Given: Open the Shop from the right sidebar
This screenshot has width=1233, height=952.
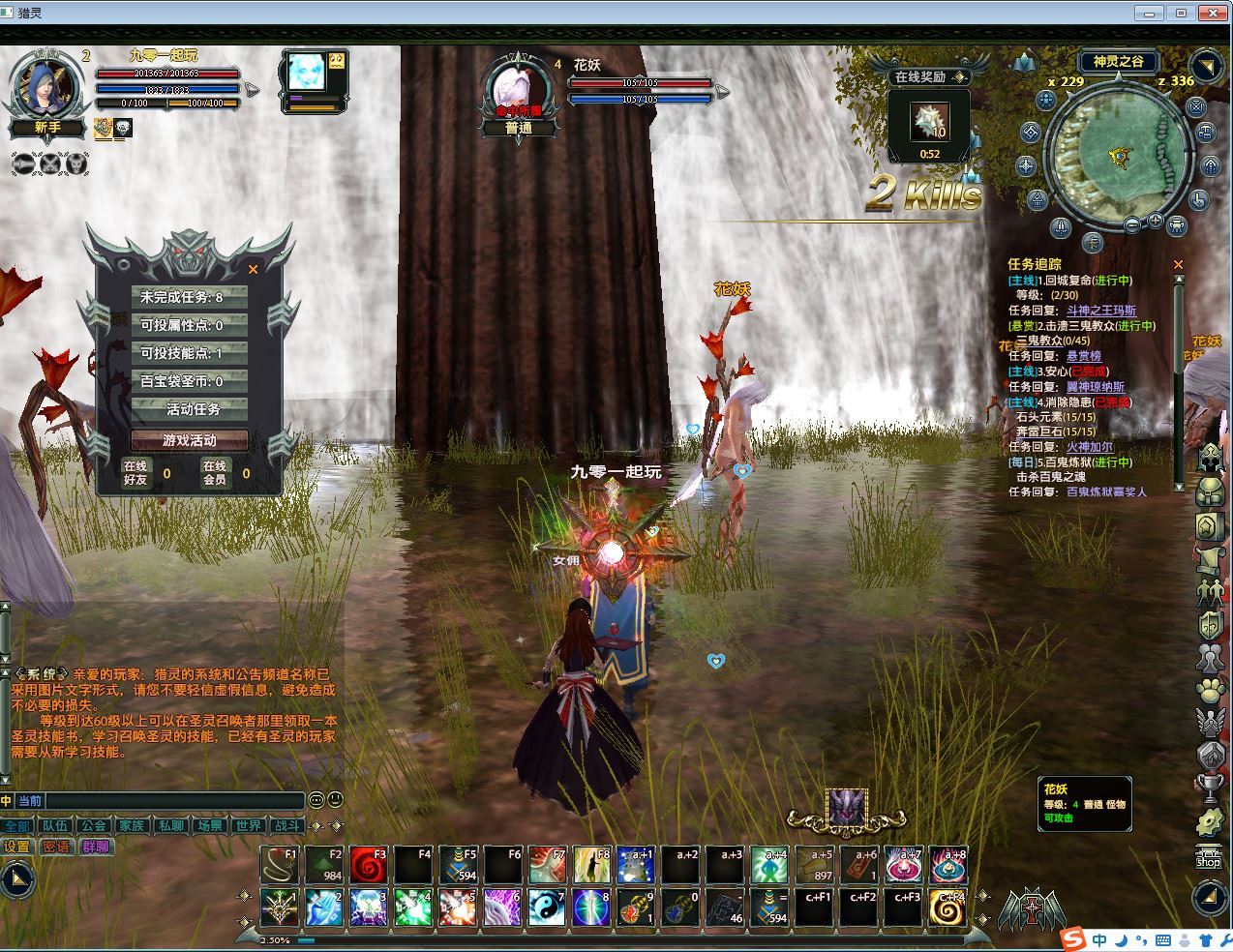Looking at the screenshot, I should (1208, 856).
